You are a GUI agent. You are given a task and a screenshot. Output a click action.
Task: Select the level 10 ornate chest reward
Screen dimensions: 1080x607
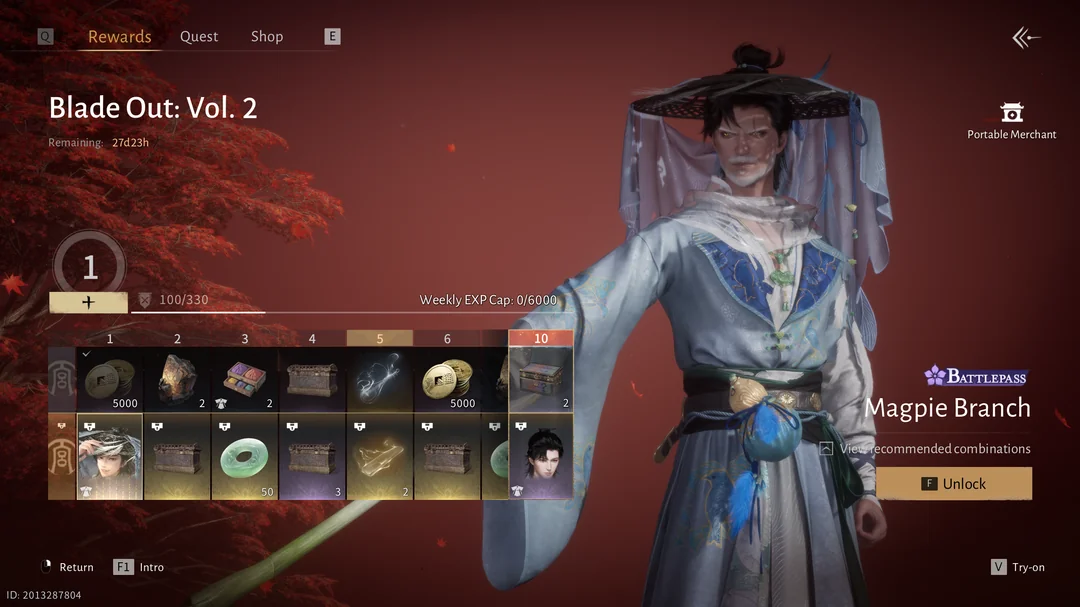(541, 380)
